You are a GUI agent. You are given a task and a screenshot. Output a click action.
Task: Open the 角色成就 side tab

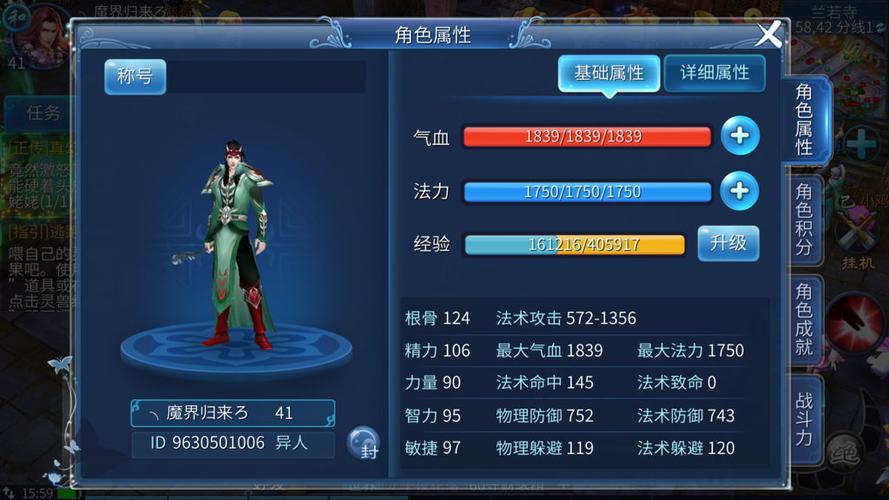pos(804,319)
